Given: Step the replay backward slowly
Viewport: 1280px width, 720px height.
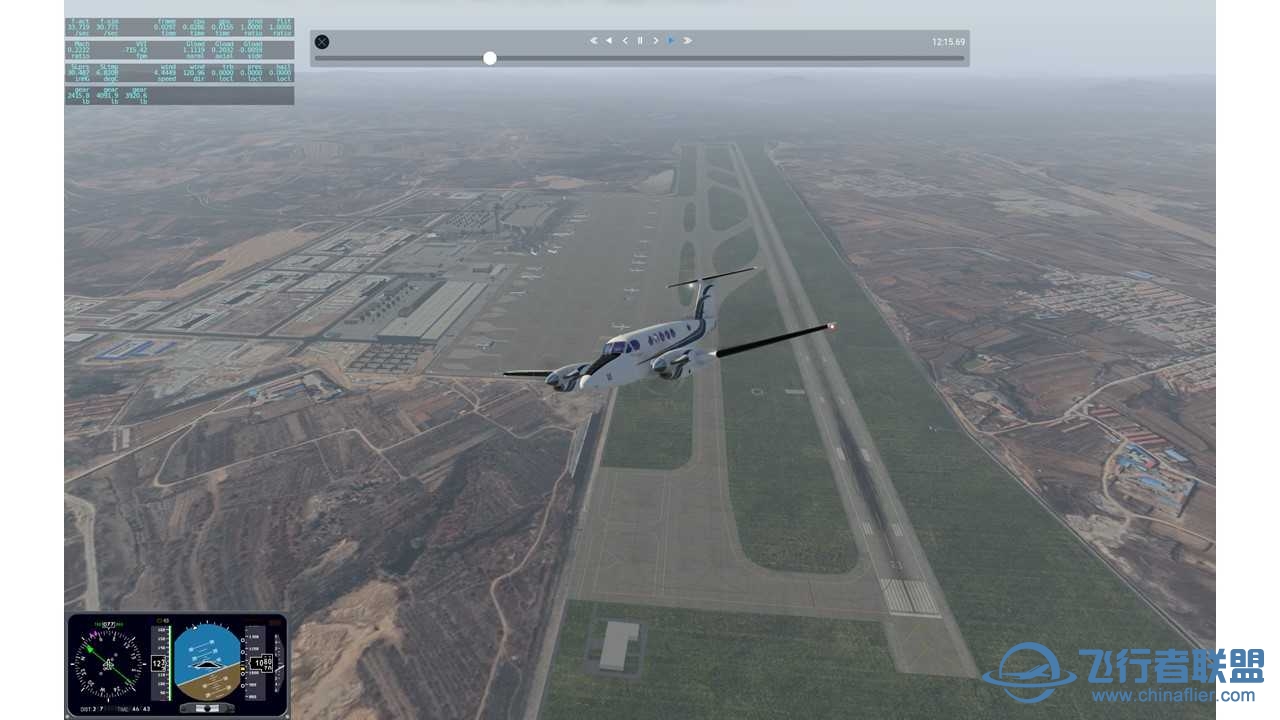Looking at the screenshot, I should point(625,41).
